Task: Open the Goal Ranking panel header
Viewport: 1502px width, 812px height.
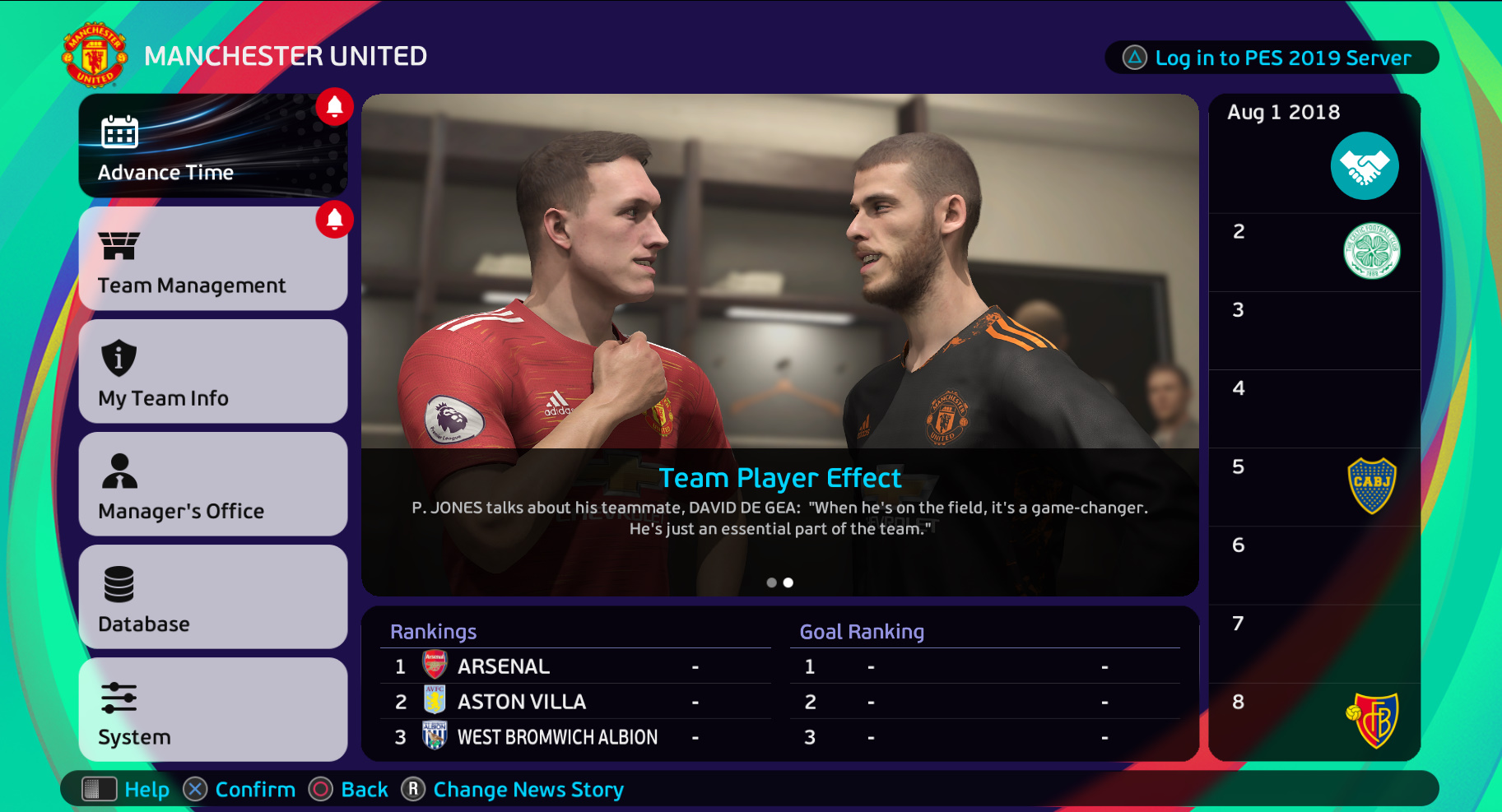Action: click(x=862, y=632)
